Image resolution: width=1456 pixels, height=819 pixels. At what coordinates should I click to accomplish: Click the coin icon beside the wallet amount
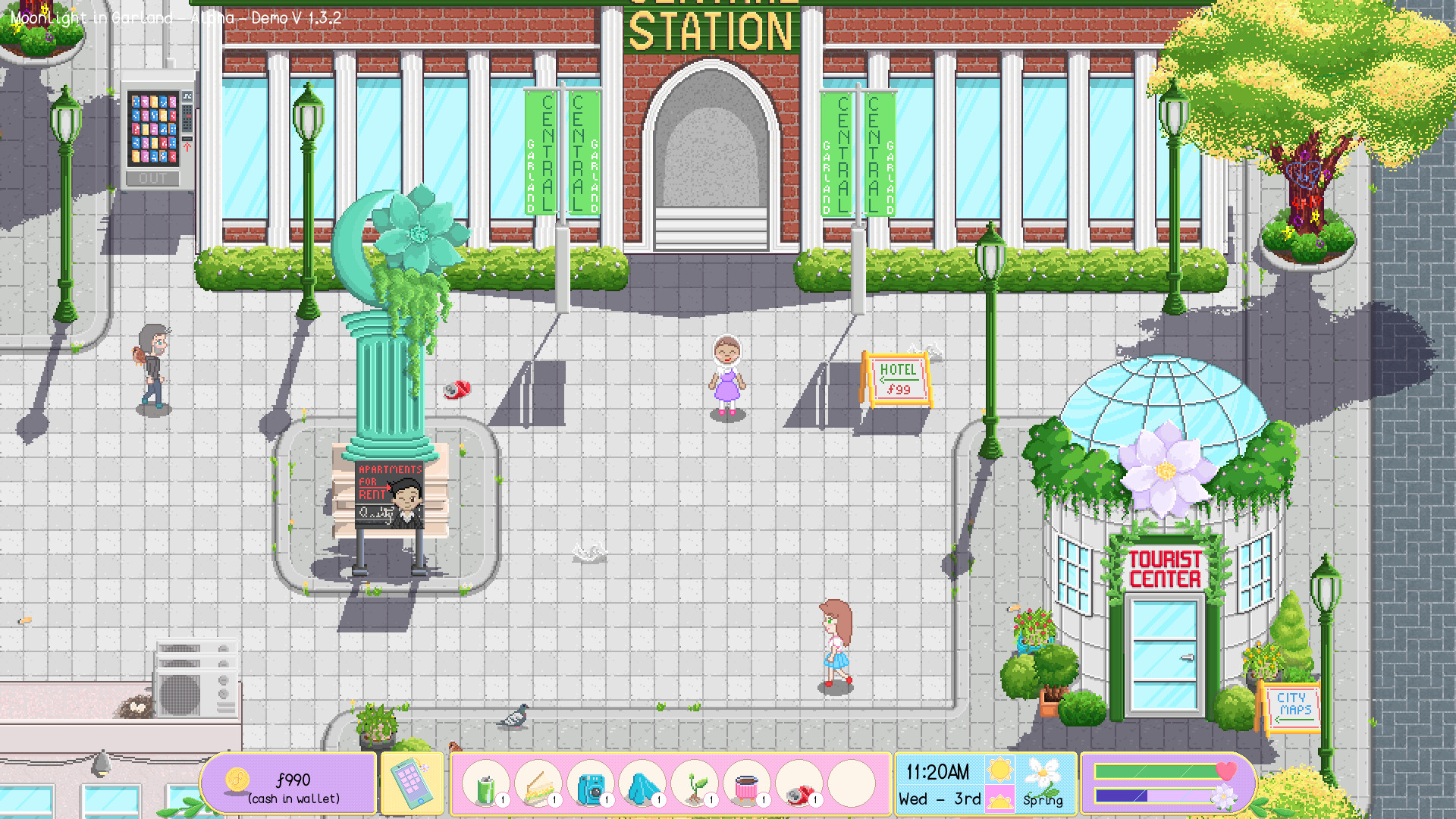[x=236, y=779]
